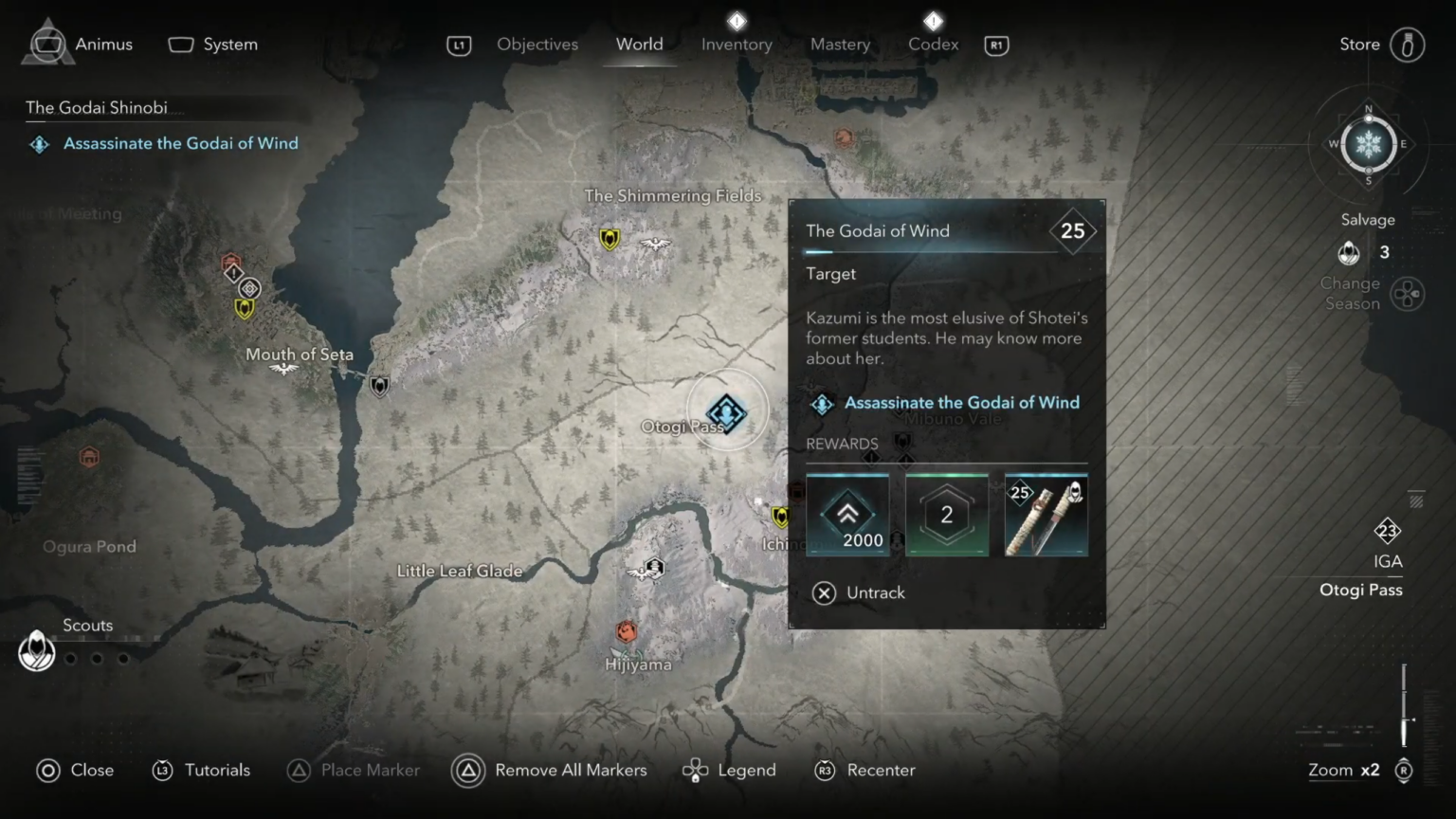Click the 2000 XP reward icon
Screen dimensions: 1456x819
(846, 515)
